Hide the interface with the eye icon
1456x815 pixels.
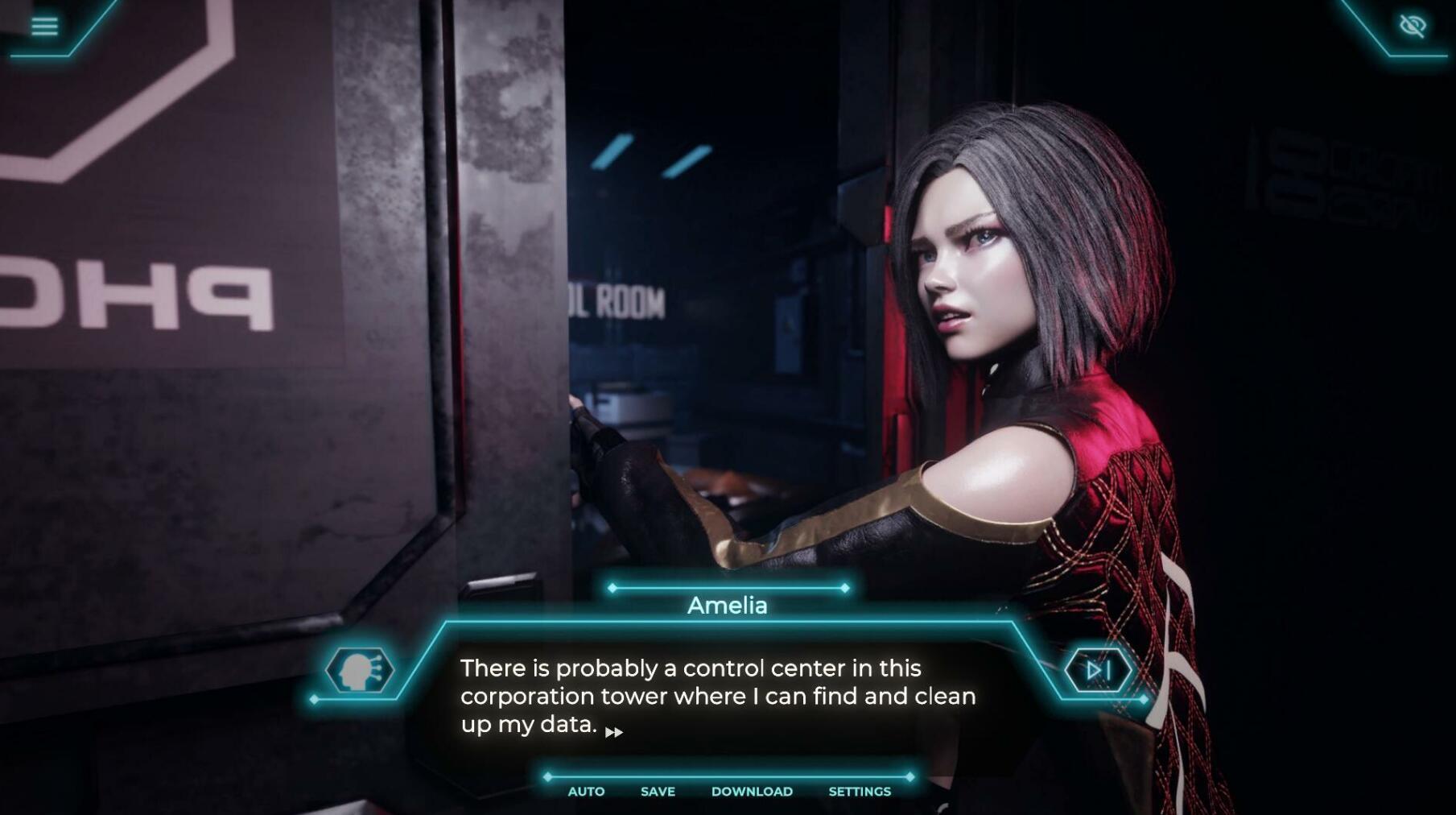tap(1413, 26)
